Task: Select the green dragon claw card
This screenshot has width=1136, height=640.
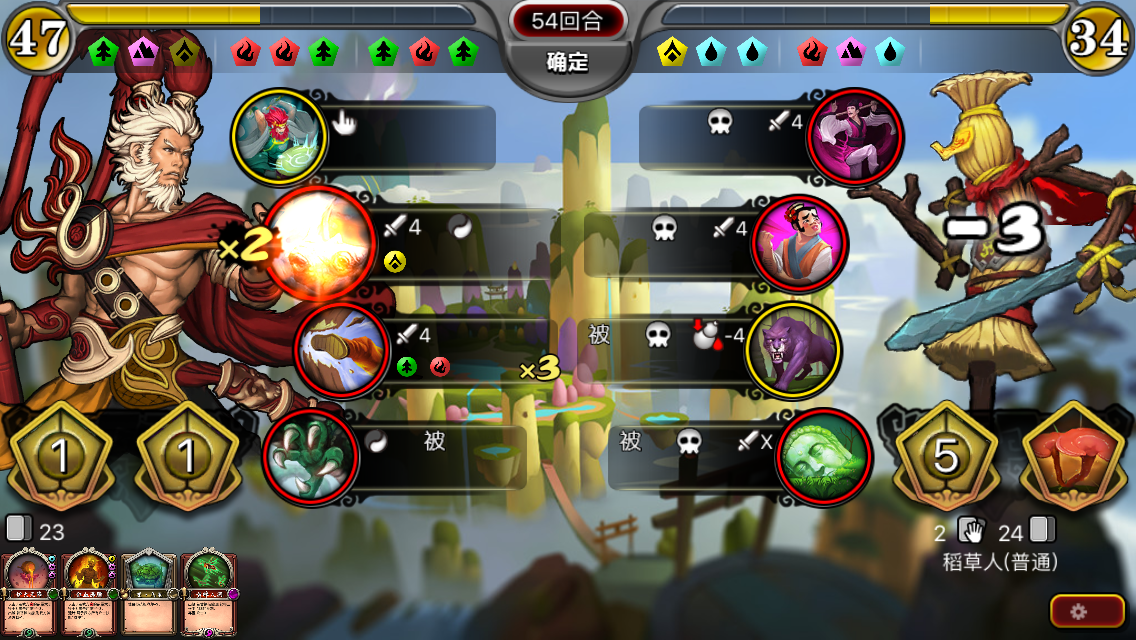Action: 310,456
